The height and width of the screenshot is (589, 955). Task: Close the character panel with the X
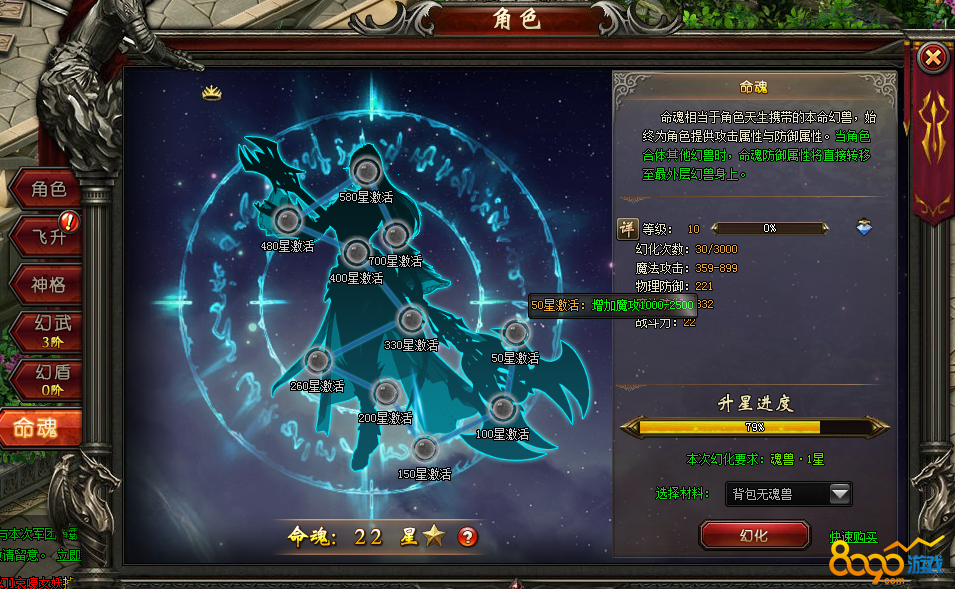932,58
